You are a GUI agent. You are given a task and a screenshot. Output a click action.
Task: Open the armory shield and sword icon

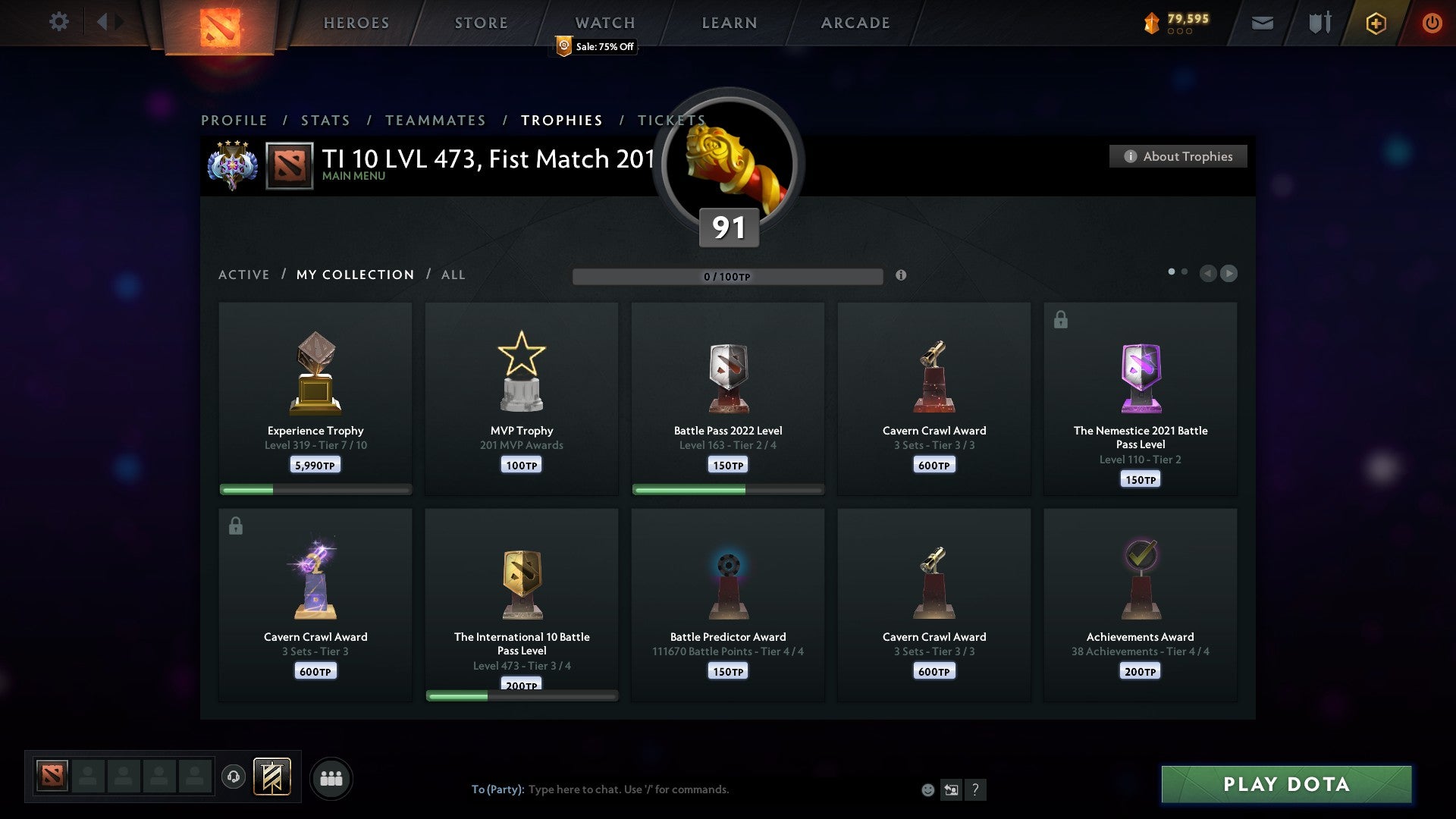tap(1318, 23)
